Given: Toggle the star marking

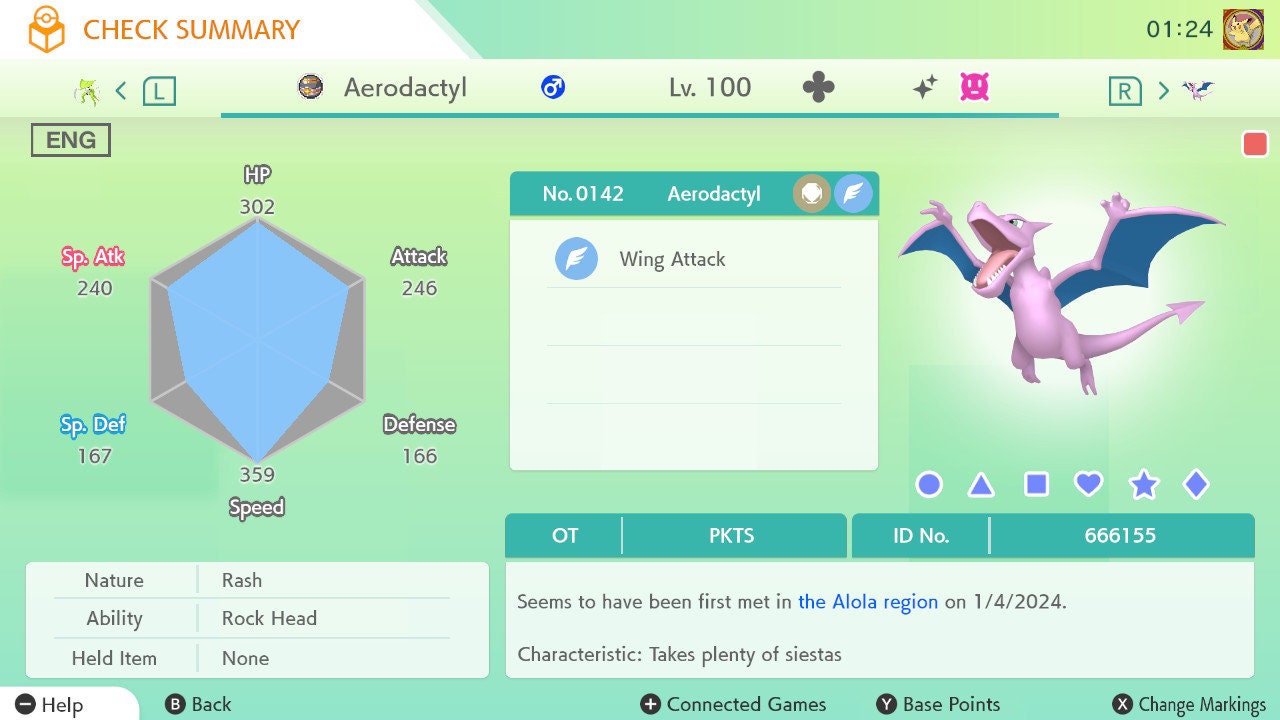Looking at the screenshot, I should (x=1143, y=485).
